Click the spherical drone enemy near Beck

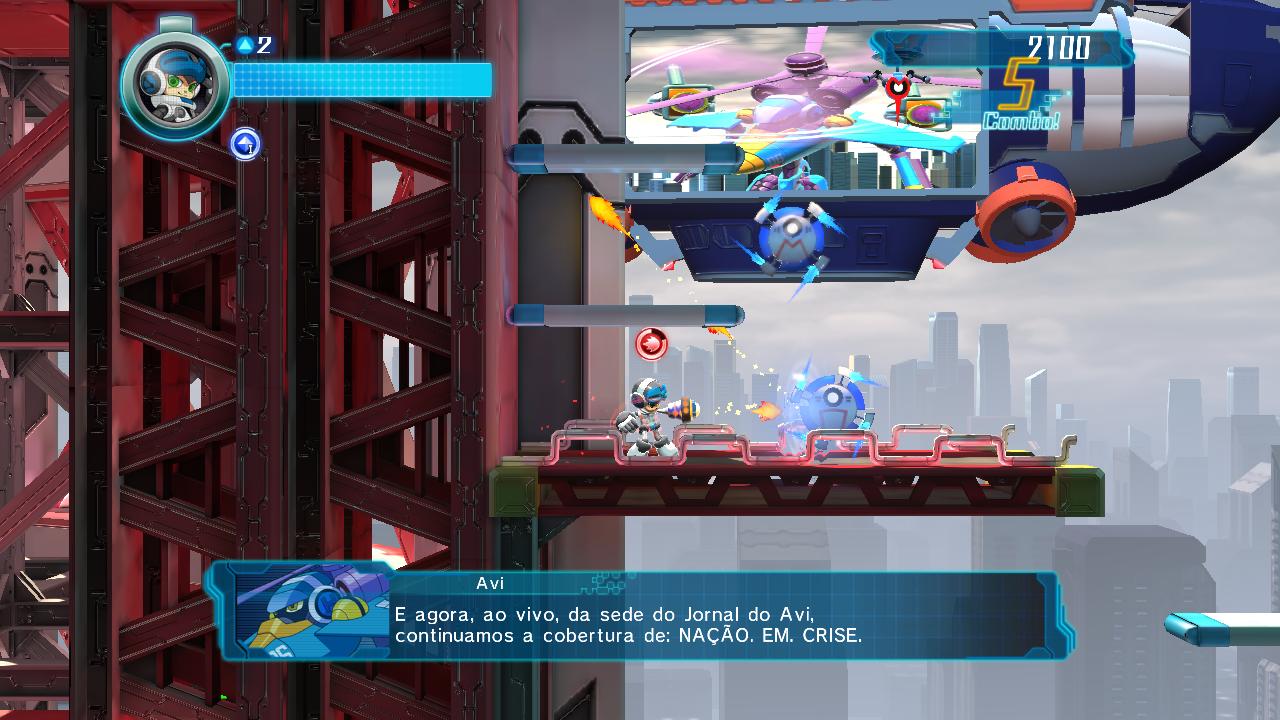(x=830, y=400)
